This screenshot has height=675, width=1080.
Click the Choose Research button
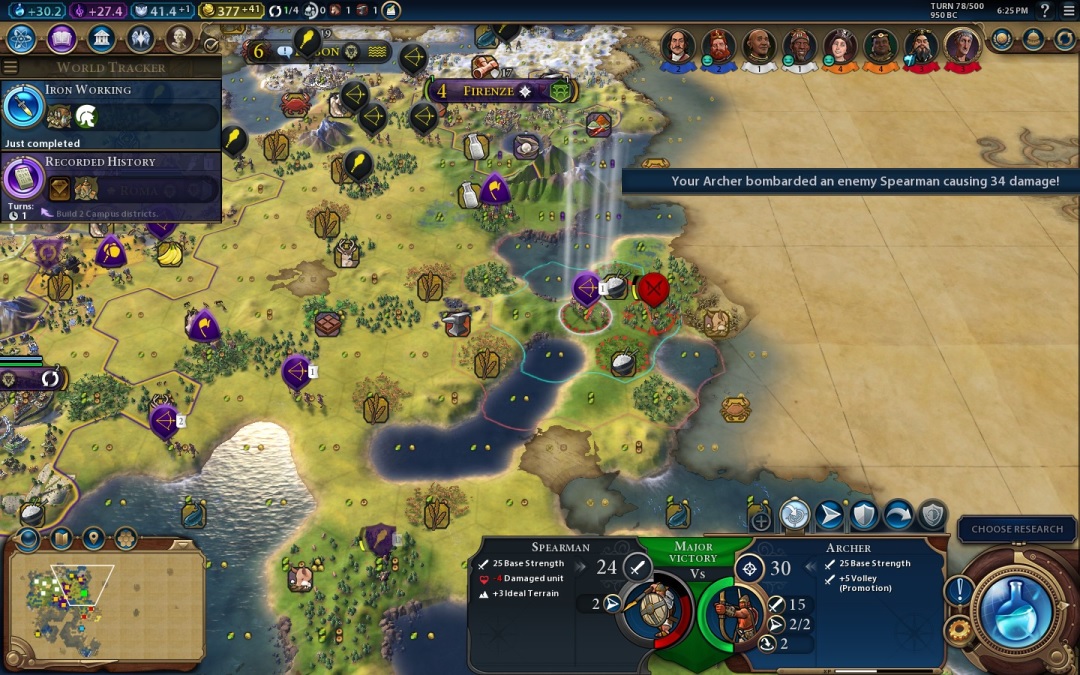coord(1017,529)
